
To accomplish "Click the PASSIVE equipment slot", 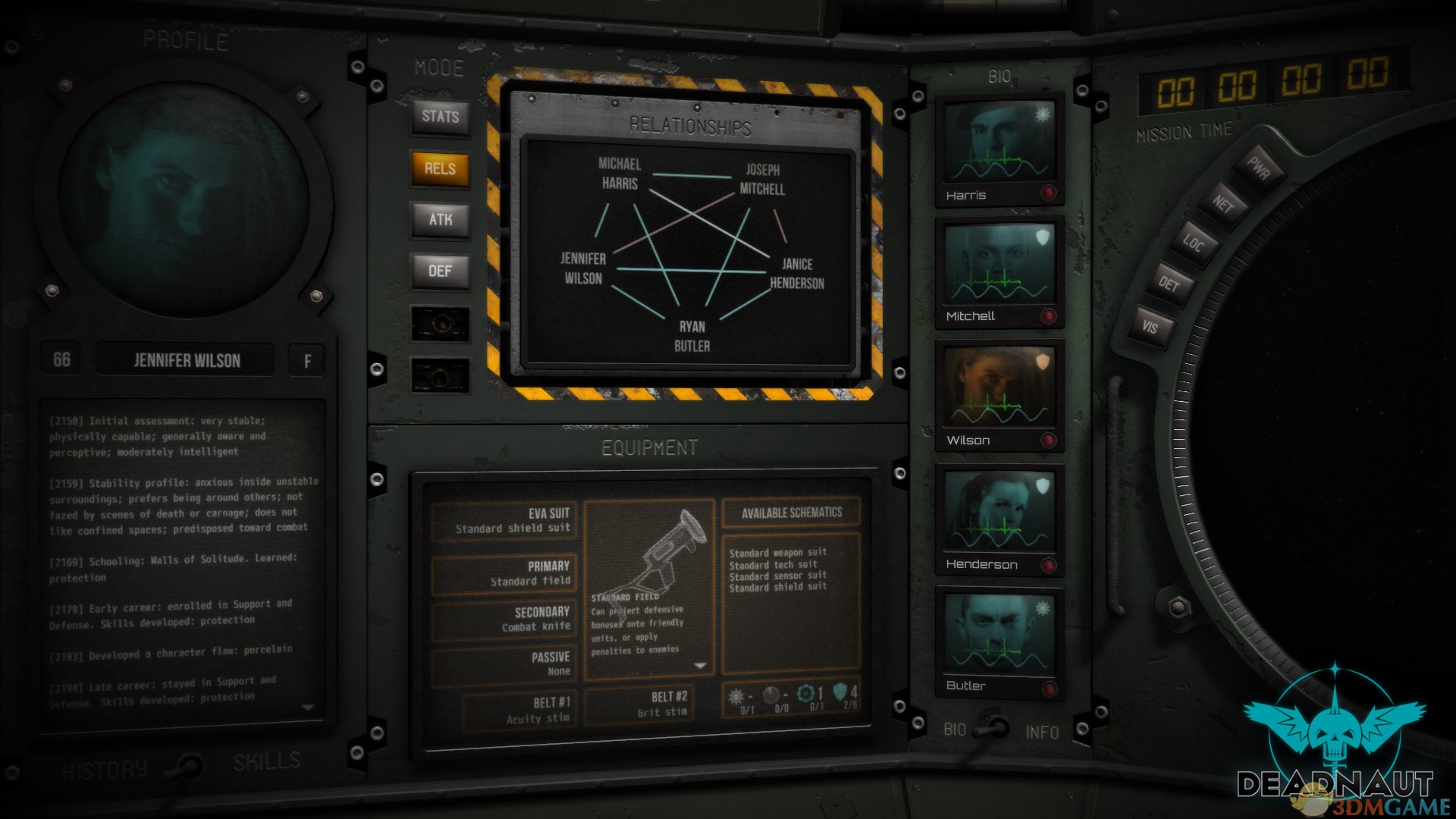I will click(506, 664).
